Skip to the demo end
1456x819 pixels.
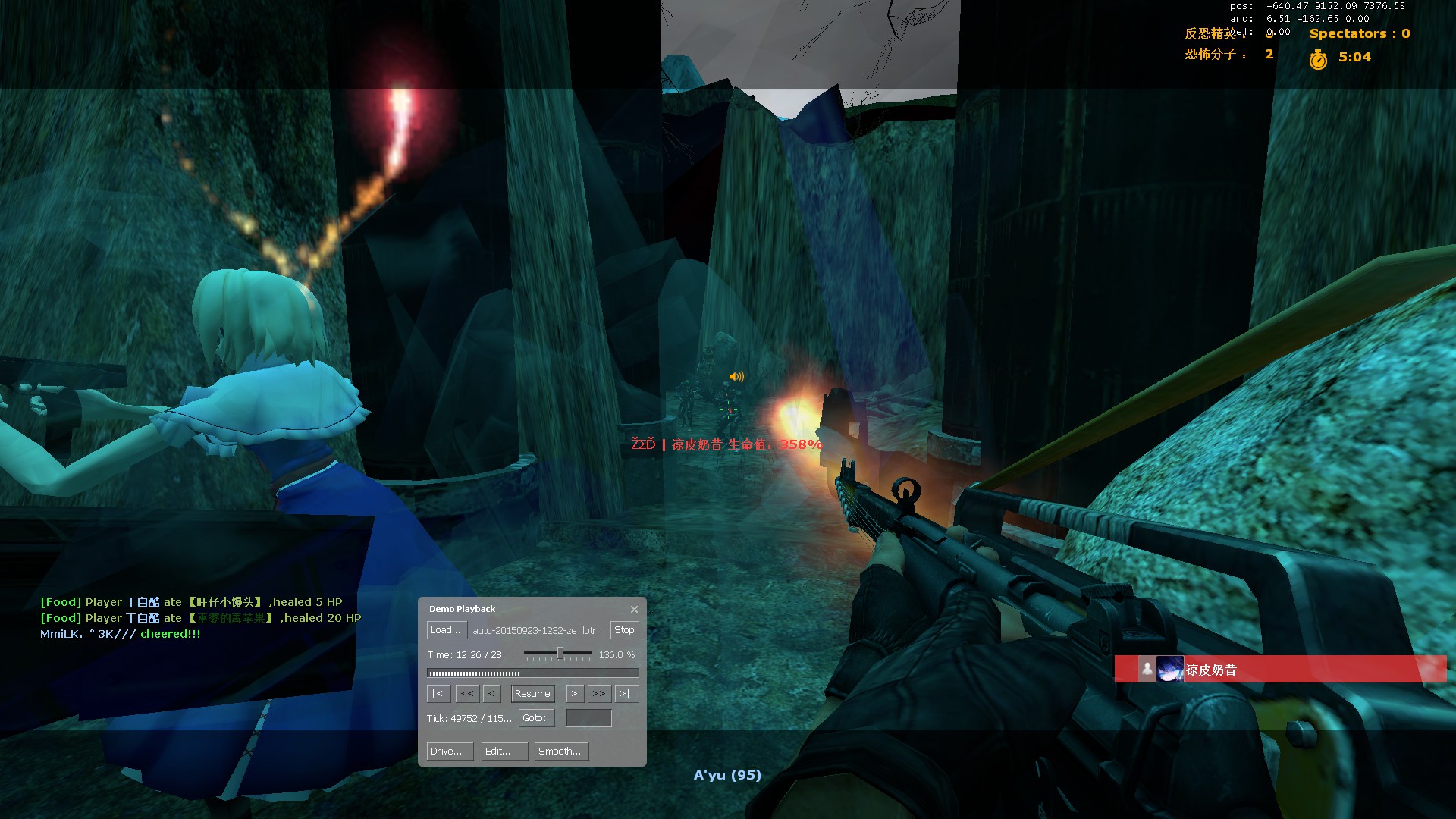click(x=626, y=694)
